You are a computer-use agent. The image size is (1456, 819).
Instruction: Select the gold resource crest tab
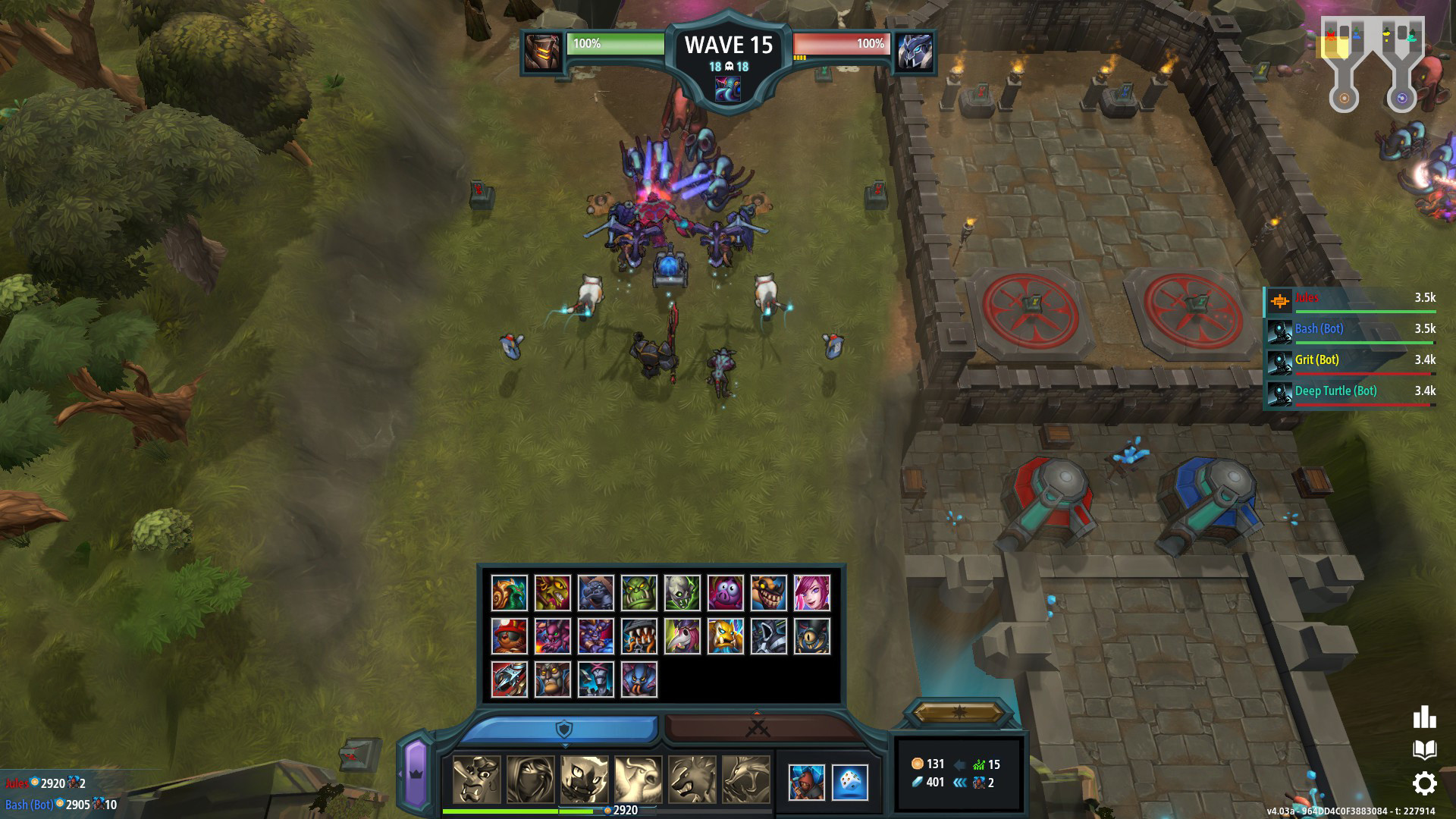pos(961,714)
